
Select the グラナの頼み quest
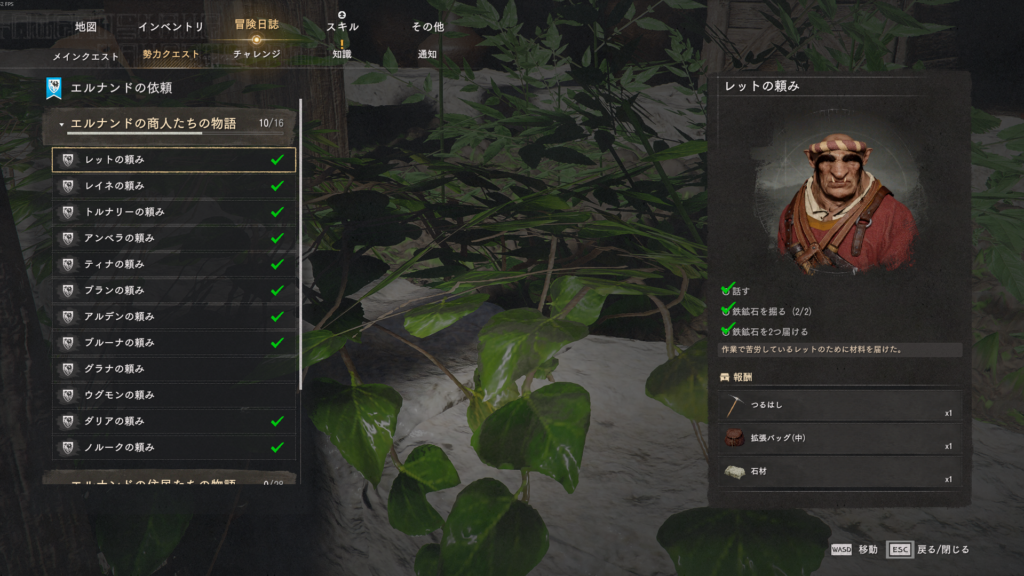click(173, 369)
